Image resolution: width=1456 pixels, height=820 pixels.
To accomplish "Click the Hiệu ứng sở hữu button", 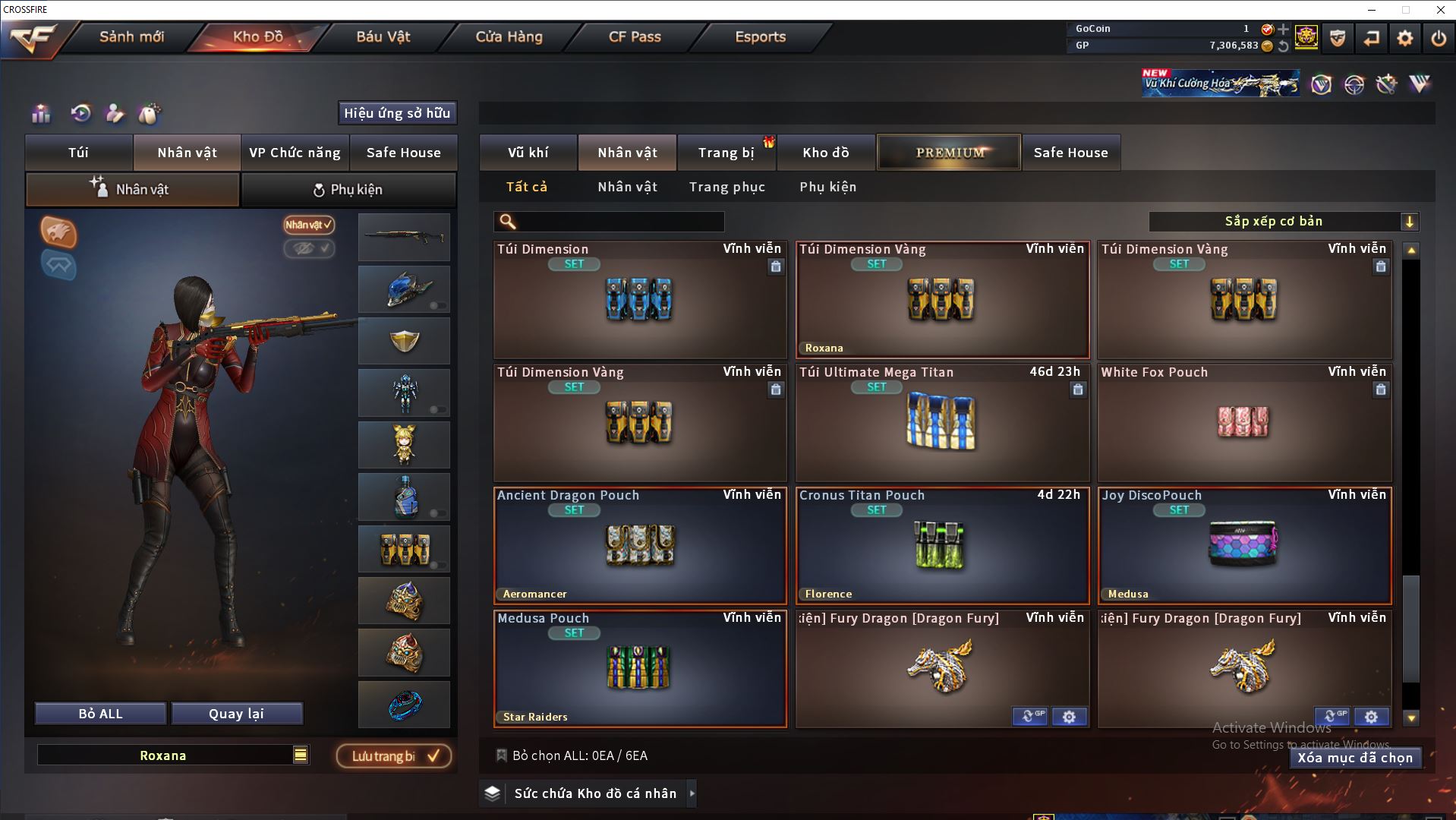I will pos(397,113).
